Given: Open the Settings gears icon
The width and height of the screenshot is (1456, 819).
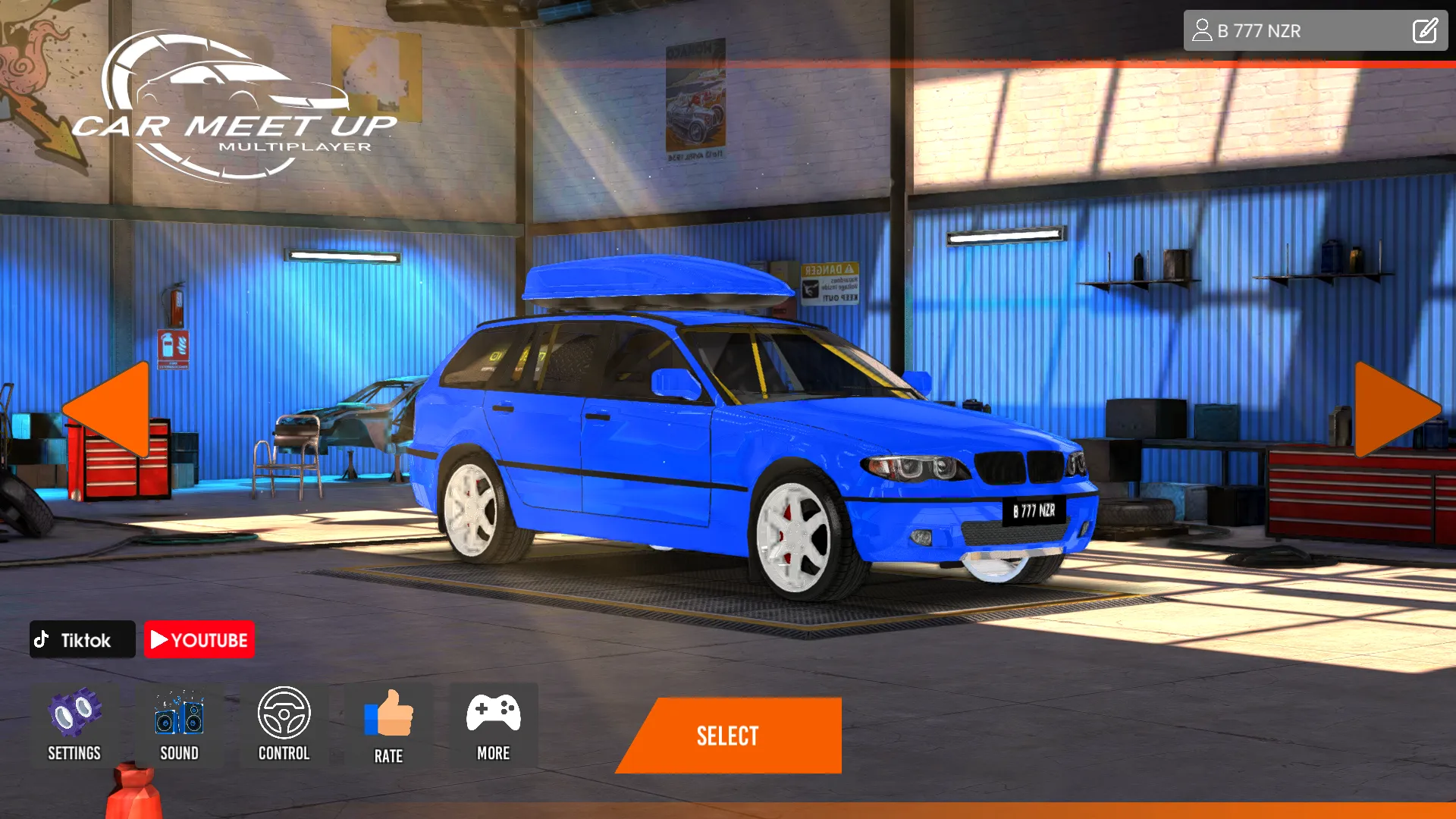Looking at the screenshot, I should point(74,713).
